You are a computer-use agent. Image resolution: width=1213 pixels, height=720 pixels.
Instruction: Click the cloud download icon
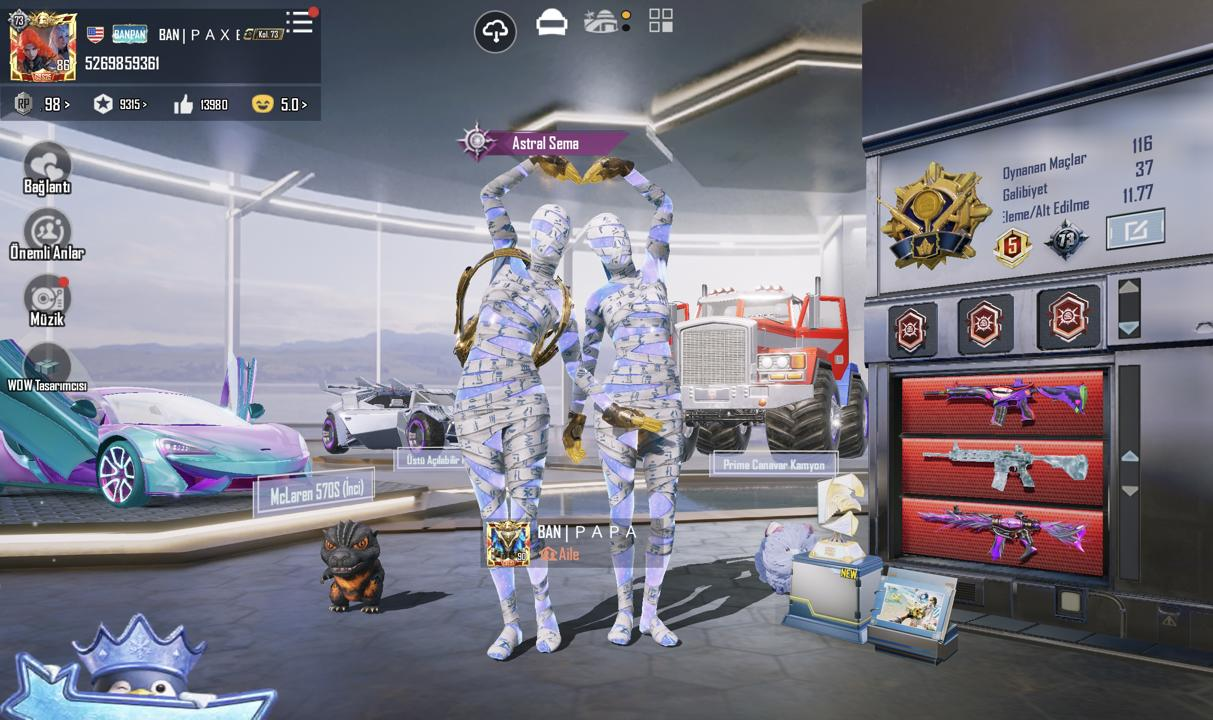[x=495, y=32]
